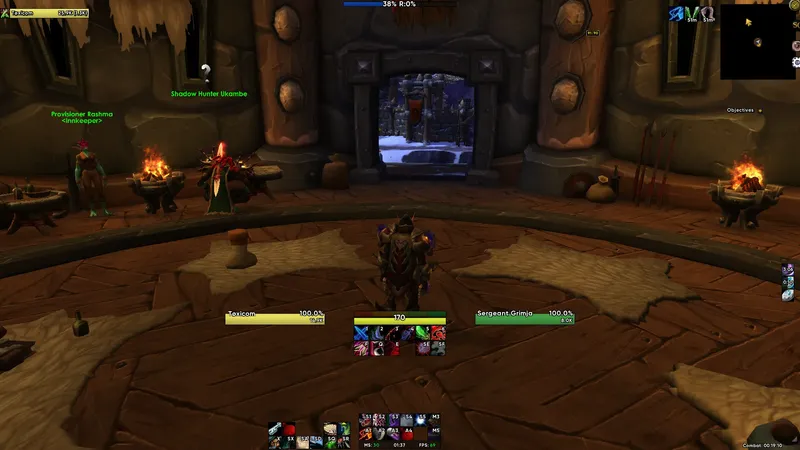Select the Toxicom player unit frame
This screenshot has width=800, height=450.
[x=275, y=317]
